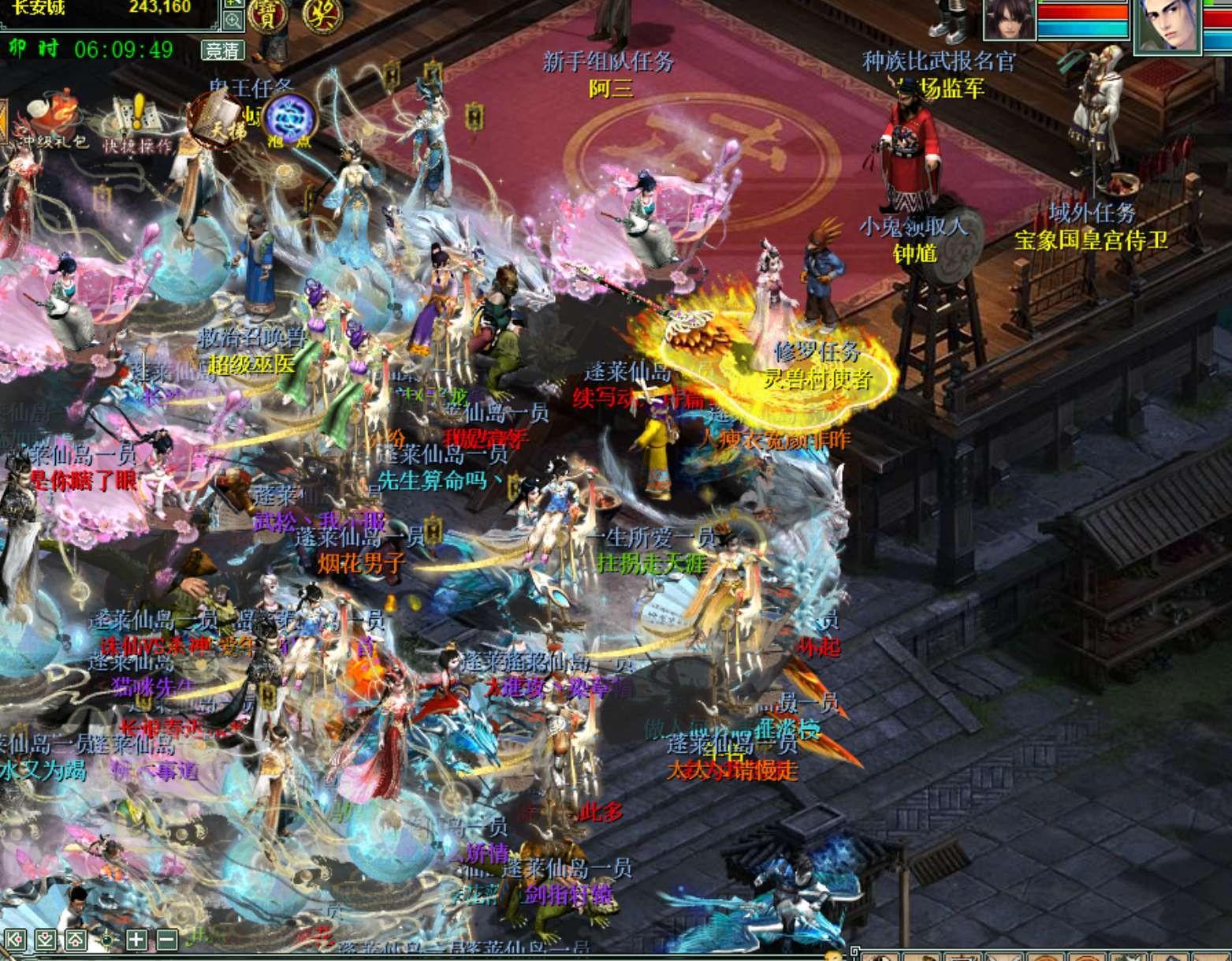Click the up-arrow chat control button
The image size is (1232, 961).
pyautogui.click(x=76, y=939)
